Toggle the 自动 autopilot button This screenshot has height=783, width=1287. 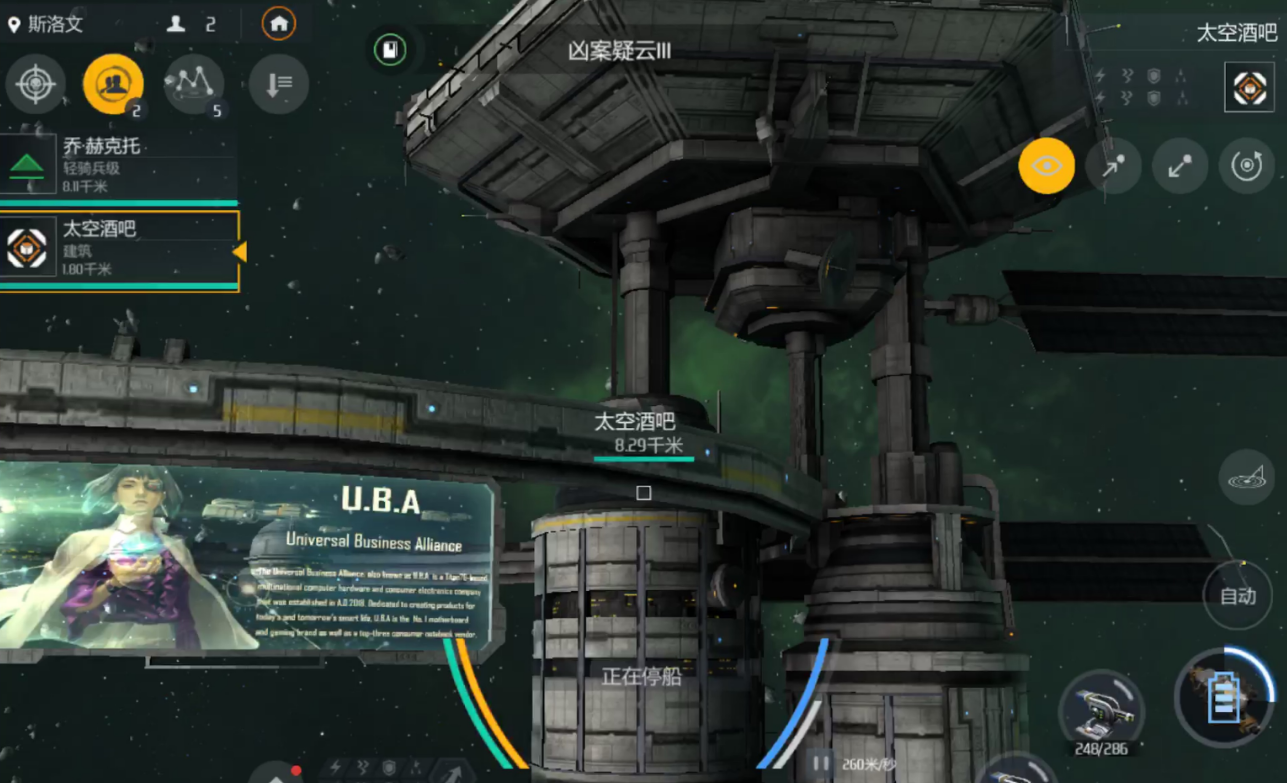click(1238, 596)
